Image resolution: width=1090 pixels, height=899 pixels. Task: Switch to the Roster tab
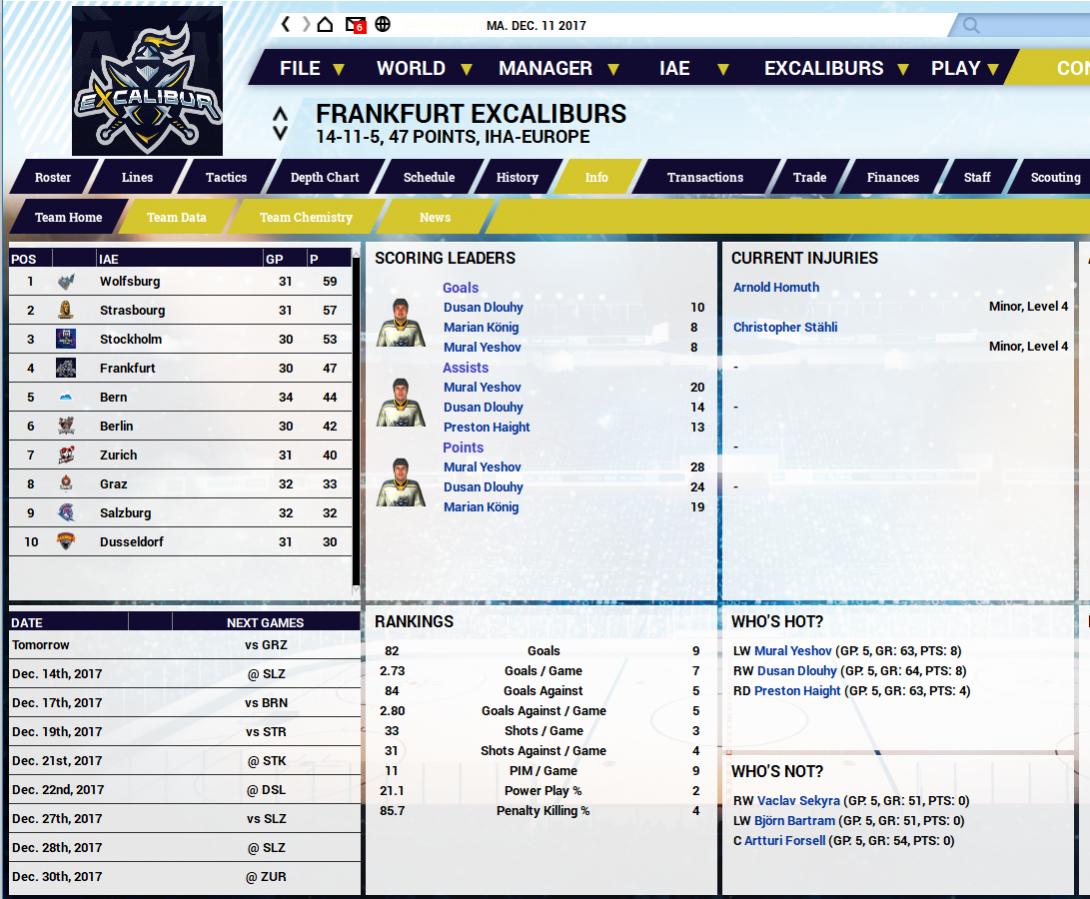click(x=53, y=178)
